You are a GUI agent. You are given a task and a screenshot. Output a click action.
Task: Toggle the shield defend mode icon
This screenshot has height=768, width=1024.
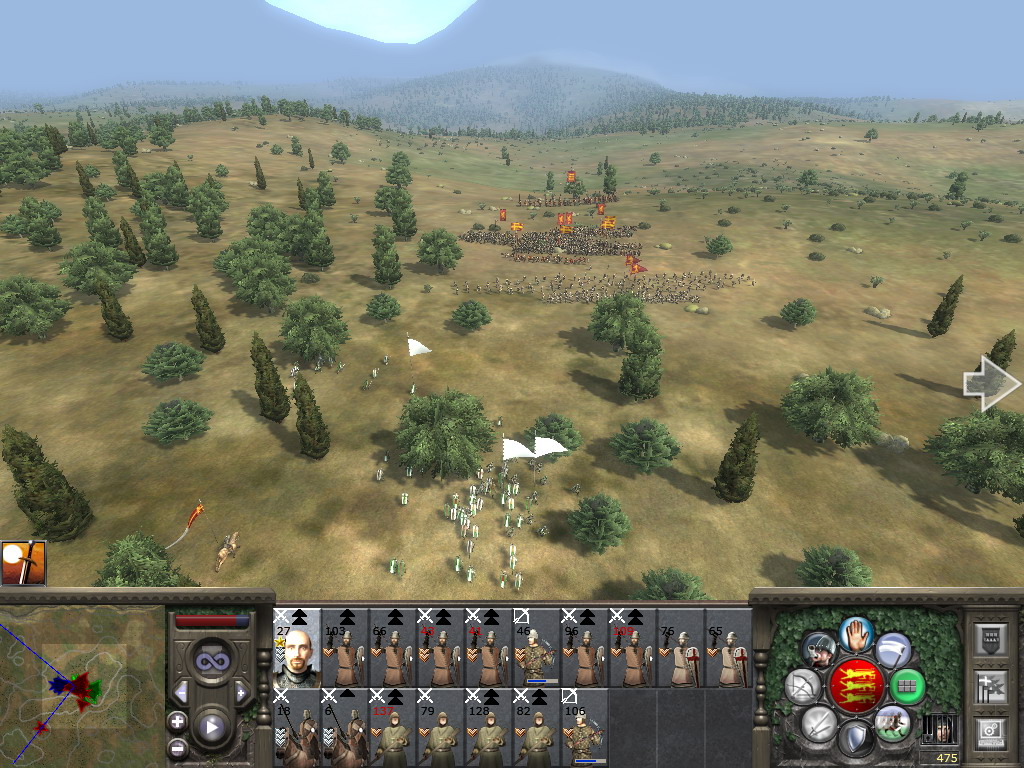[855, 740]
